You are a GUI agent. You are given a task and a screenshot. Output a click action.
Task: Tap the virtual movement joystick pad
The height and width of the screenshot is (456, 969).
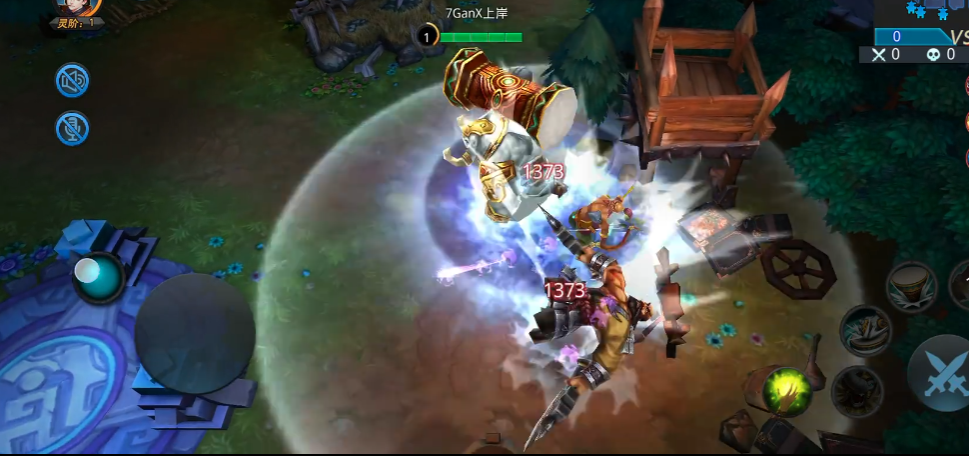tap(194, 332)
